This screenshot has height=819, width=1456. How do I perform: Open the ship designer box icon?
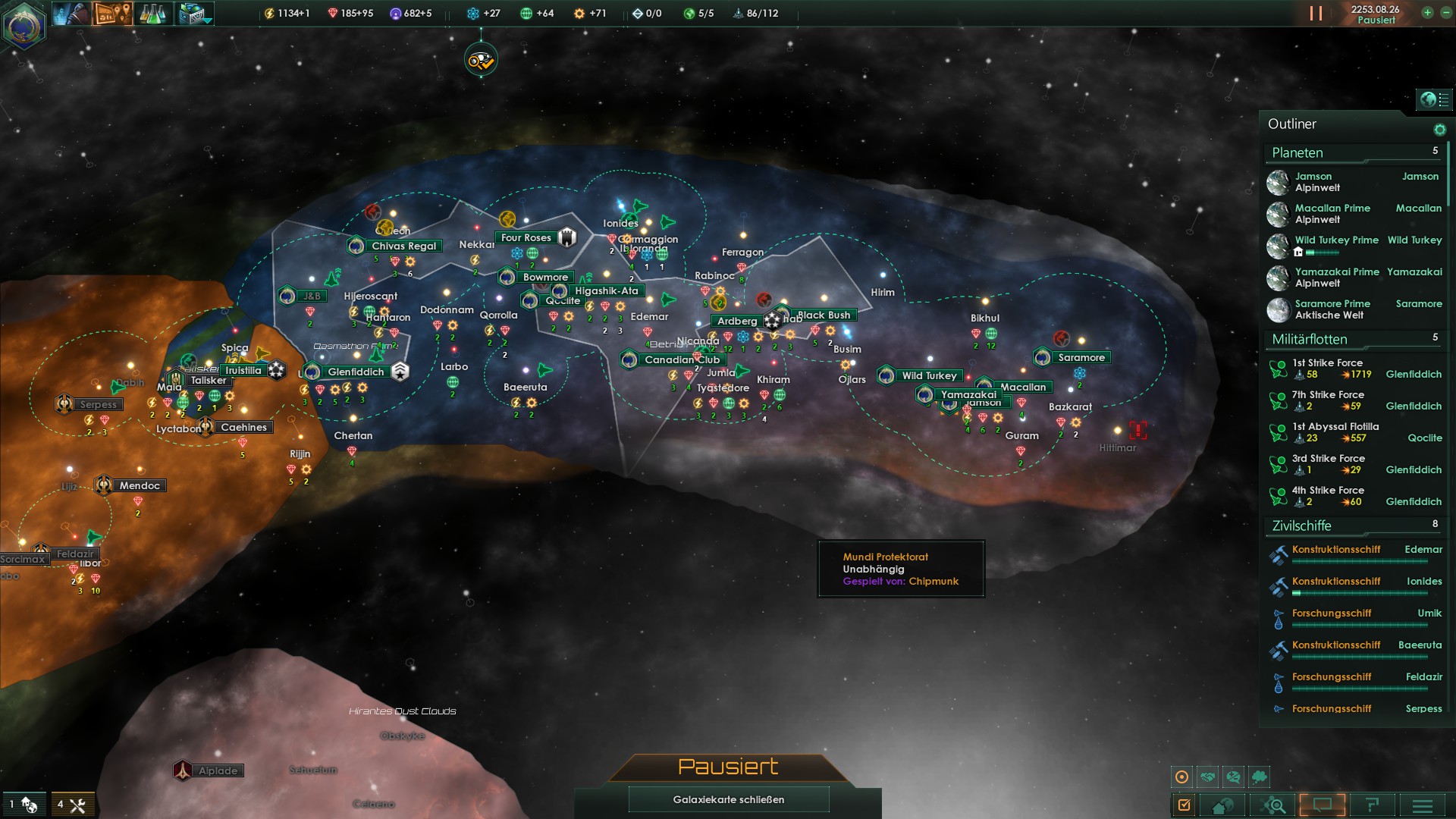(x=194, y=13)
